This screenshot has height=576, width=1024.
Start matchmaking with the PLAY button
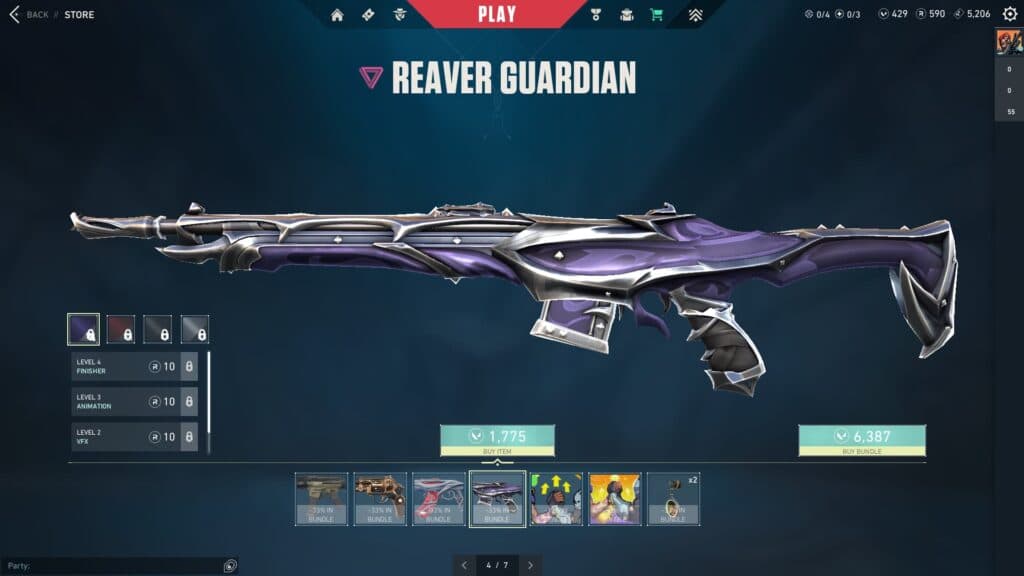[x=497, y=14]
